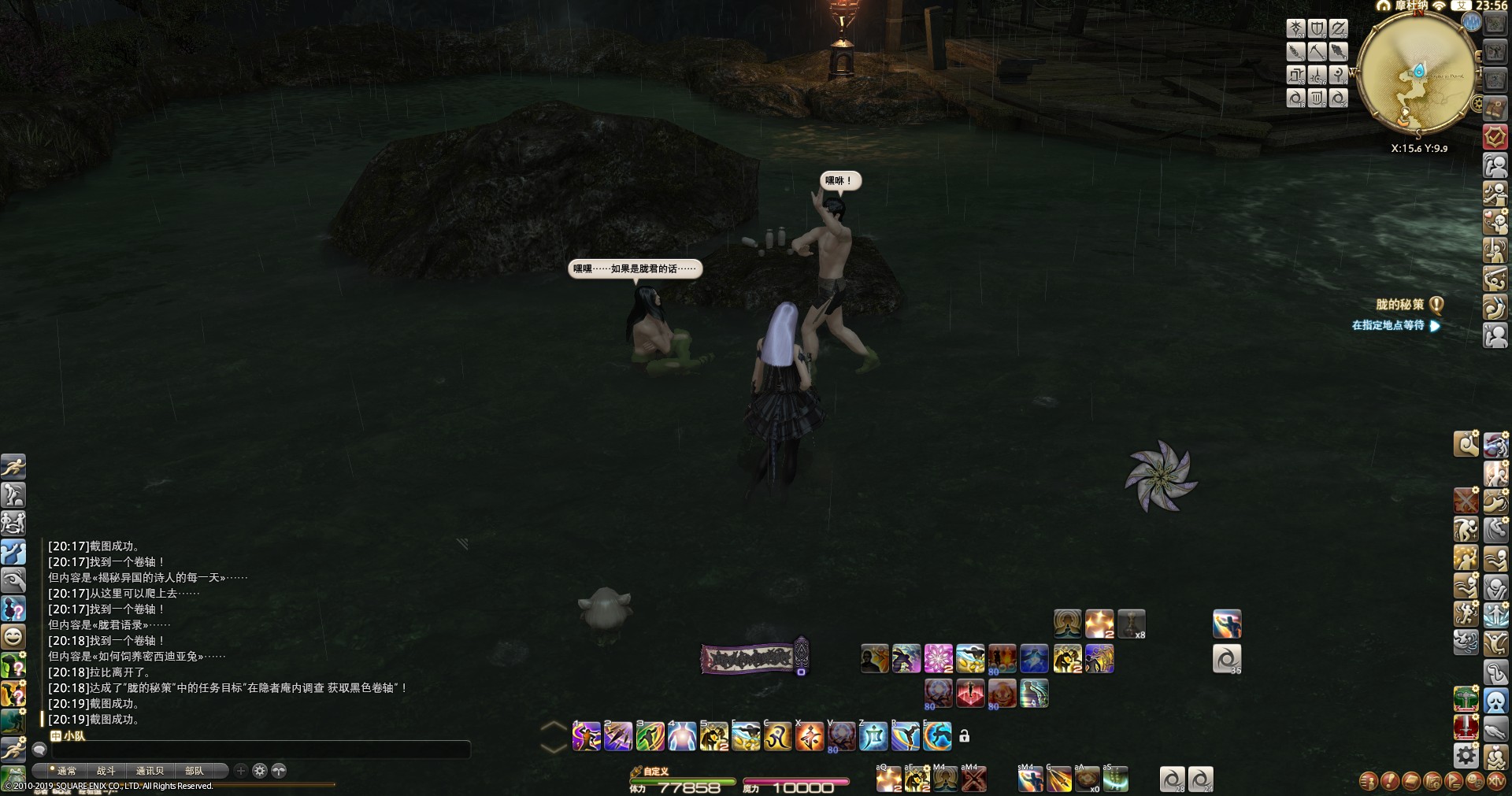The width and height of the screenshot is (1512, 796).
Task: Click the chat channel speech bubble button
Action: pyautogui.click(x=39, y=750)
